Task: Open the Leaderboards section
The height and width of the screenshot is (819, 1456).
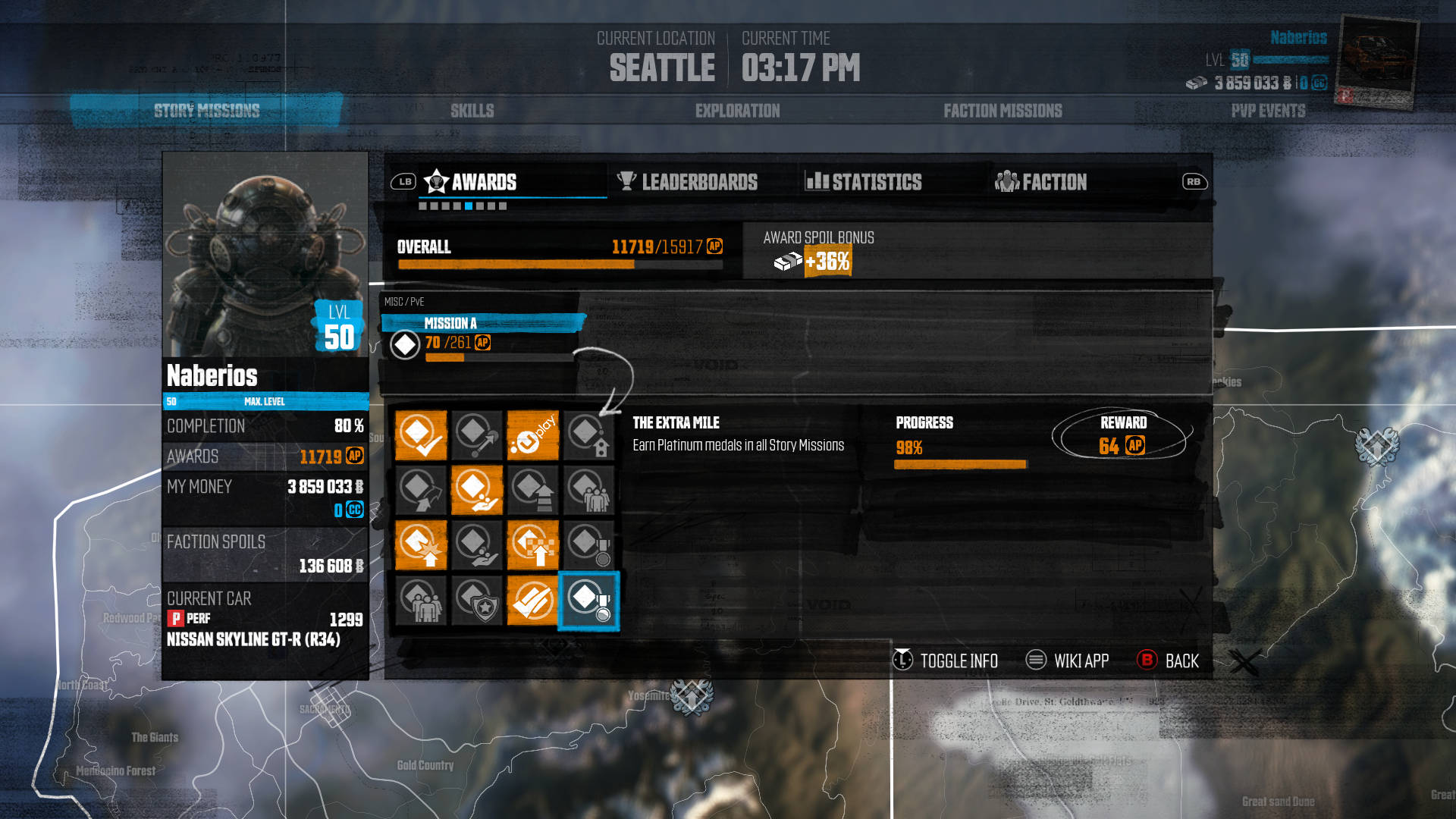Action: click(698, 182)
